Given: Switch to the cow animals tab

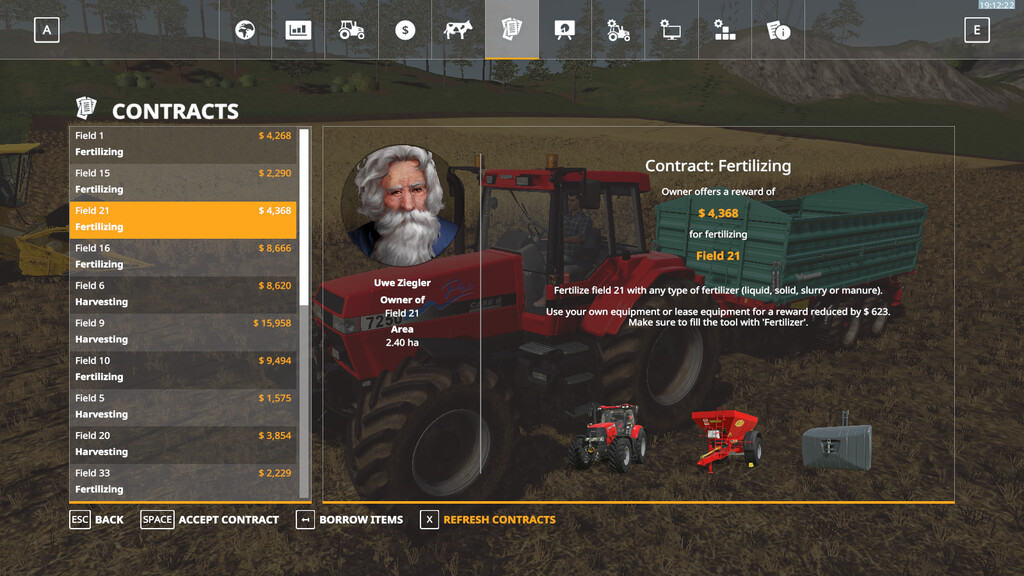Looking at the screenshot, I should 458,30.
